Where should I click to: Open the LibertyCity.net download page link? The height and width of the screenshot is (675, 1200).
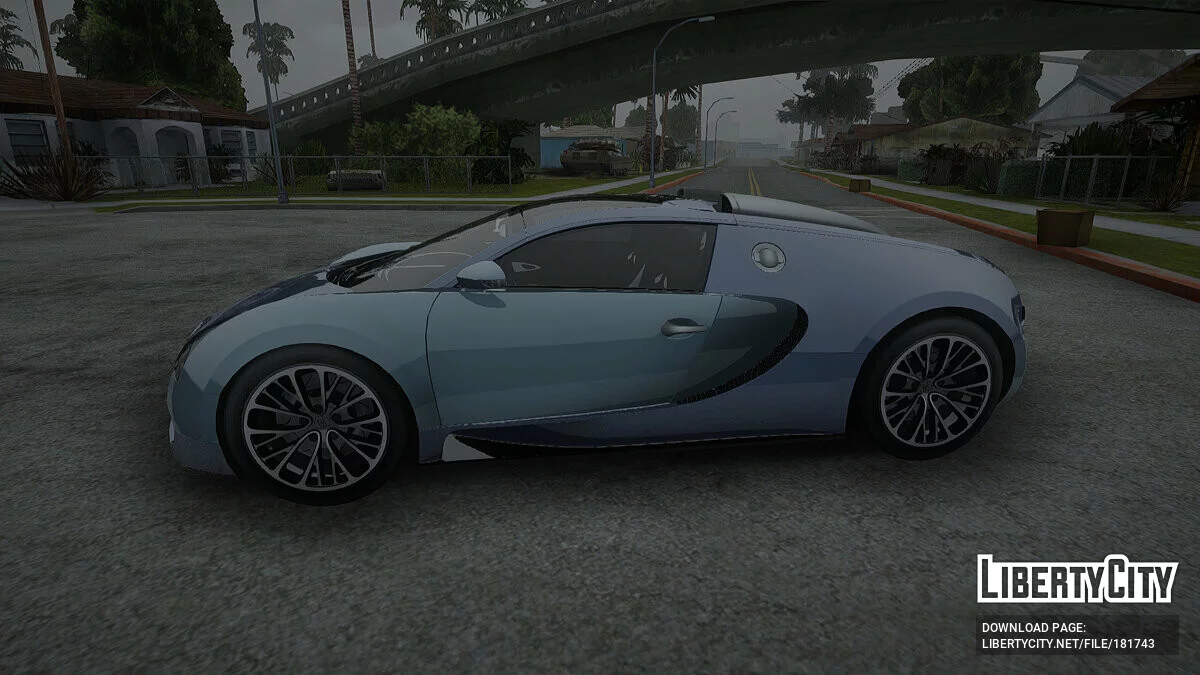coord(1067,644)
